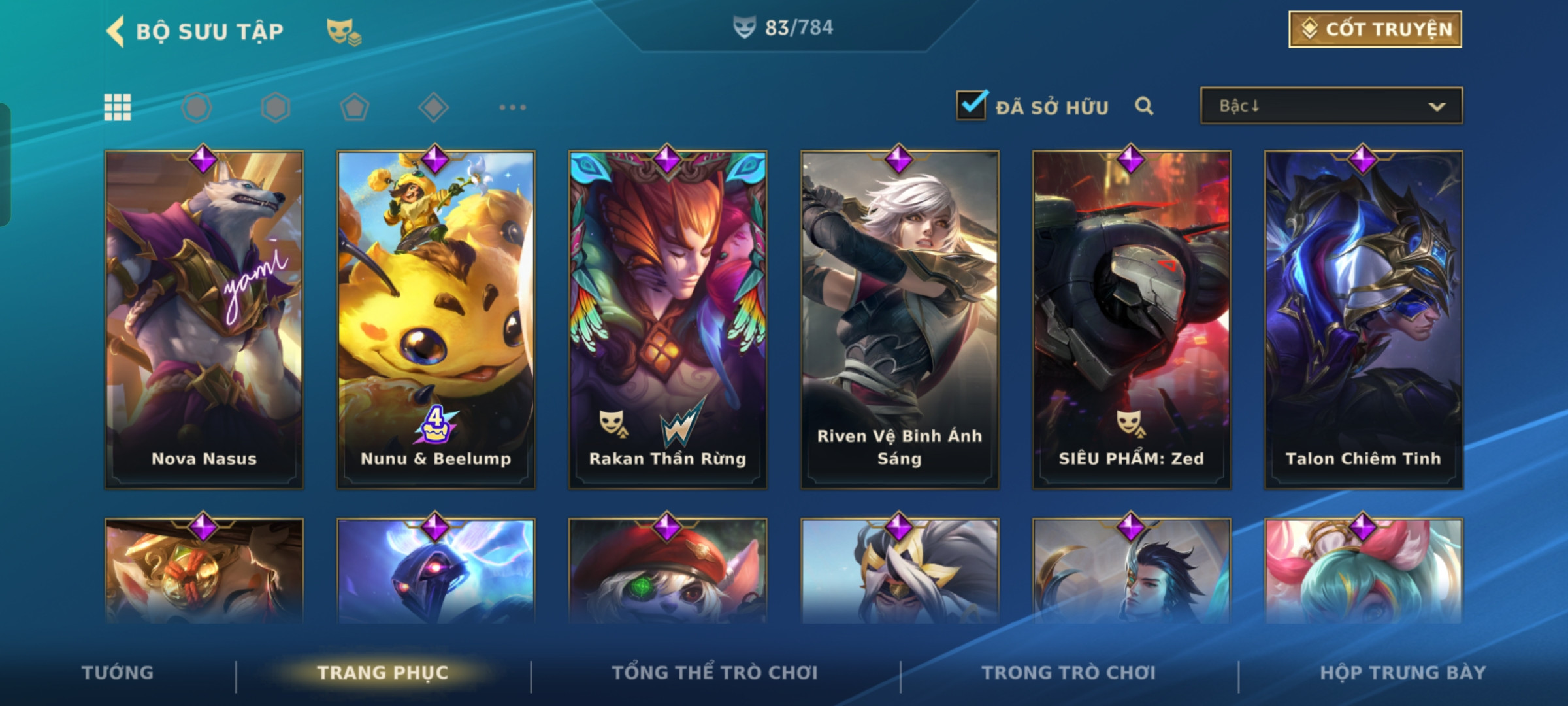Viewport: 1568px width, 706px height.
Task: View Riven Vệ Binh Ánh Sáng skin
Action: pyautogui.click(x=900, y=320)
